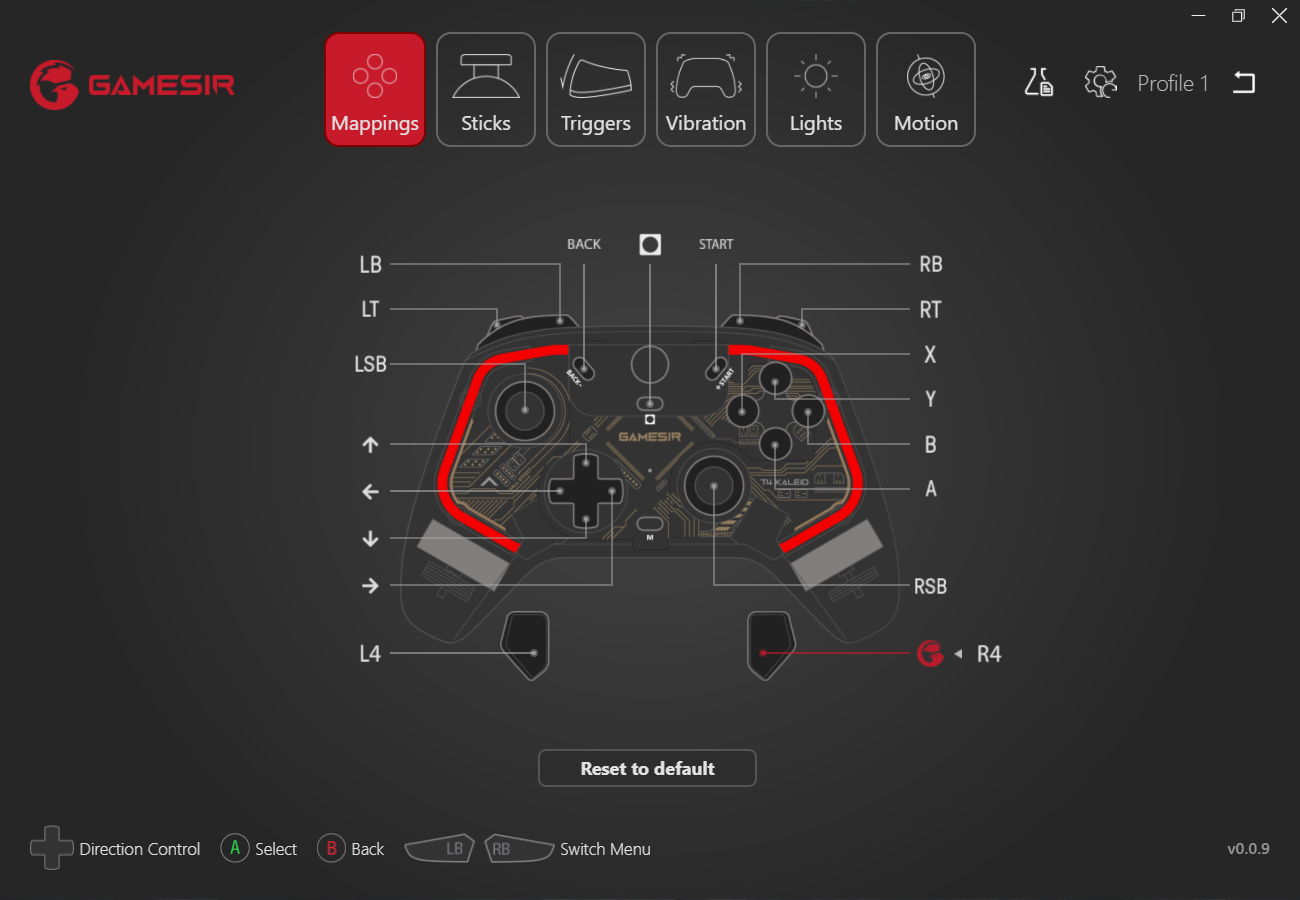This screenshot has height=900, width=1300.
Task: Switch to the Mappings tab
Action: coord(374,88)
